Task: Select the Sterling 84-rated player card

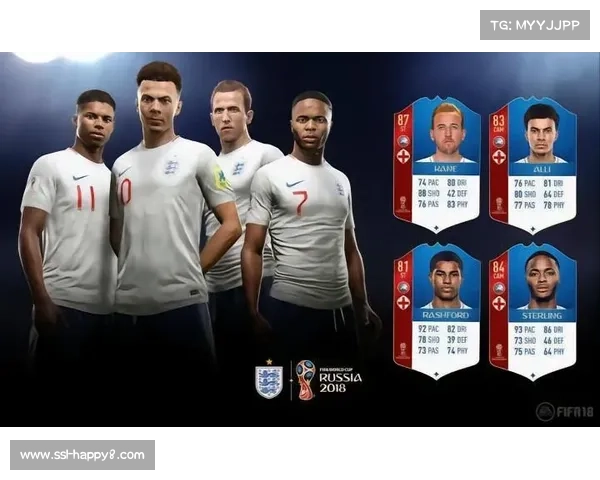Action: (531, 311)
